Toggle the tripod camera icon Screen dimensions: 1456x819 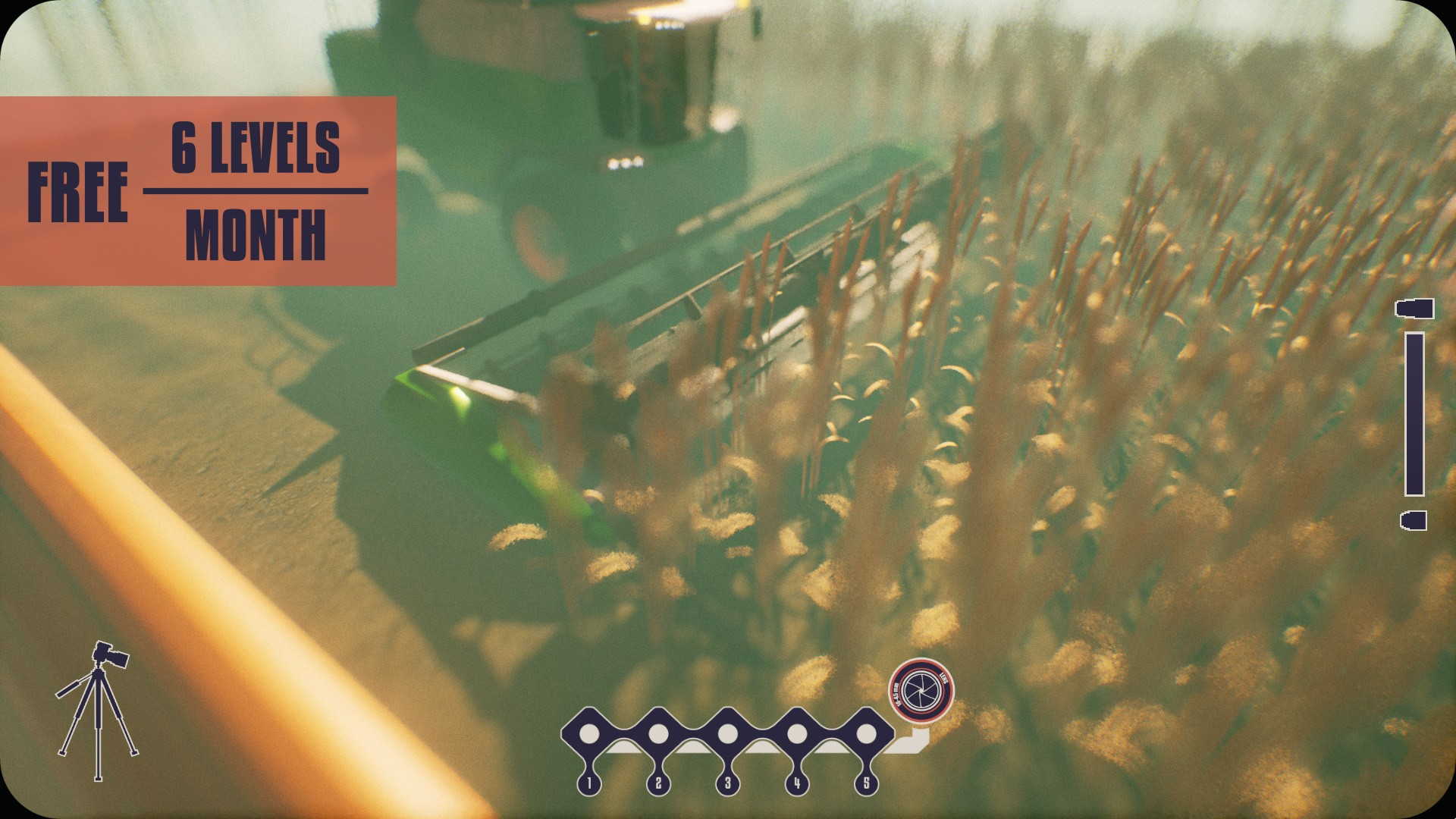(97, 710)
